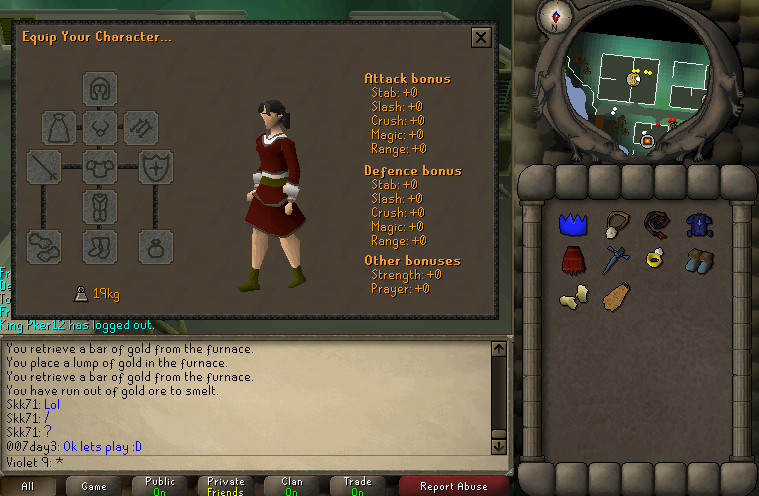
Task: Open the Clan chat tab
Action: click(x=291, y=486)
